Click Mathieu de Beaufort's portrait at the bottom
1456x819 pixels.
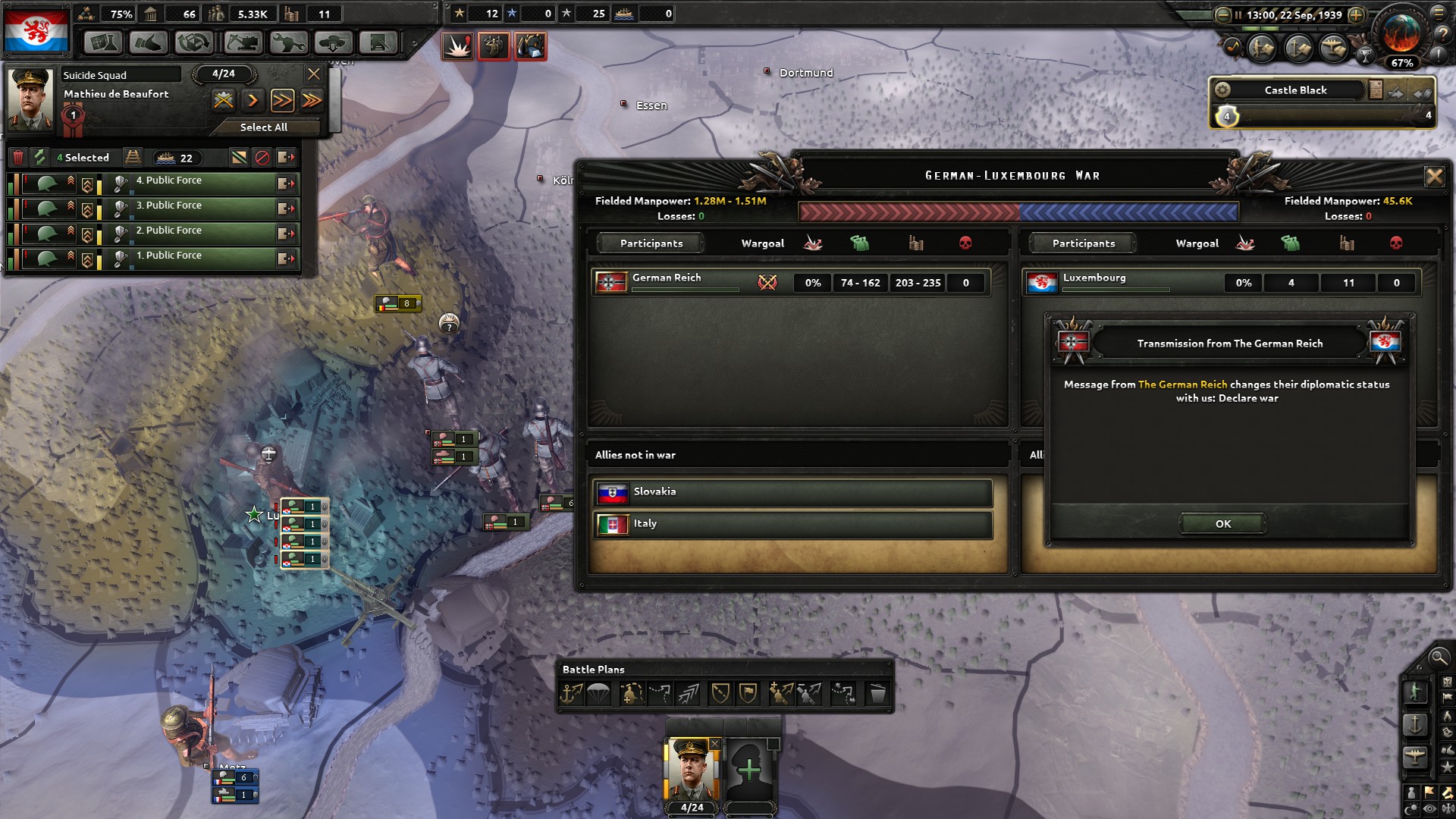pyautogui.click(x=691, y=770)
